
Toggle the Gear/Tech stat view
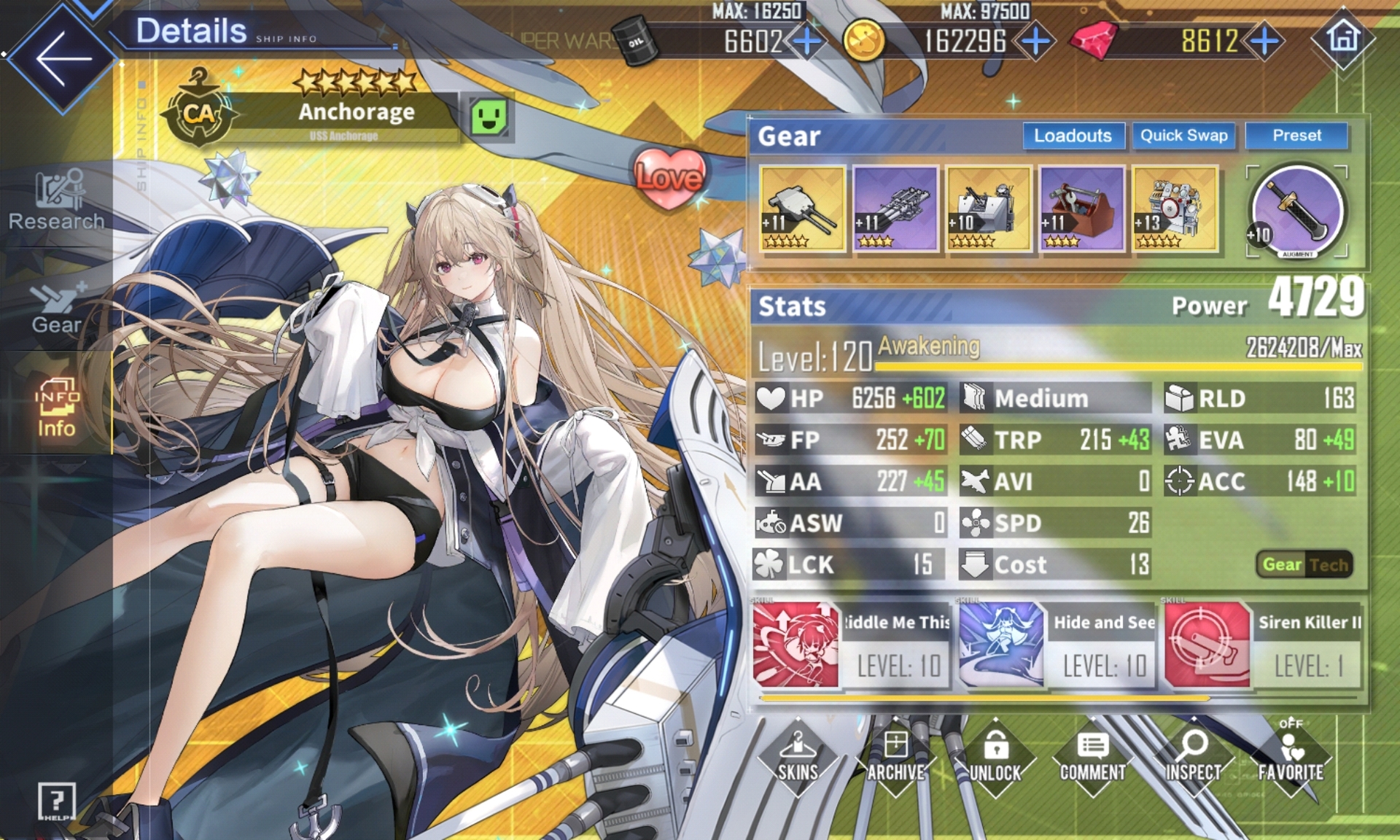click(x=1304, y=564)
